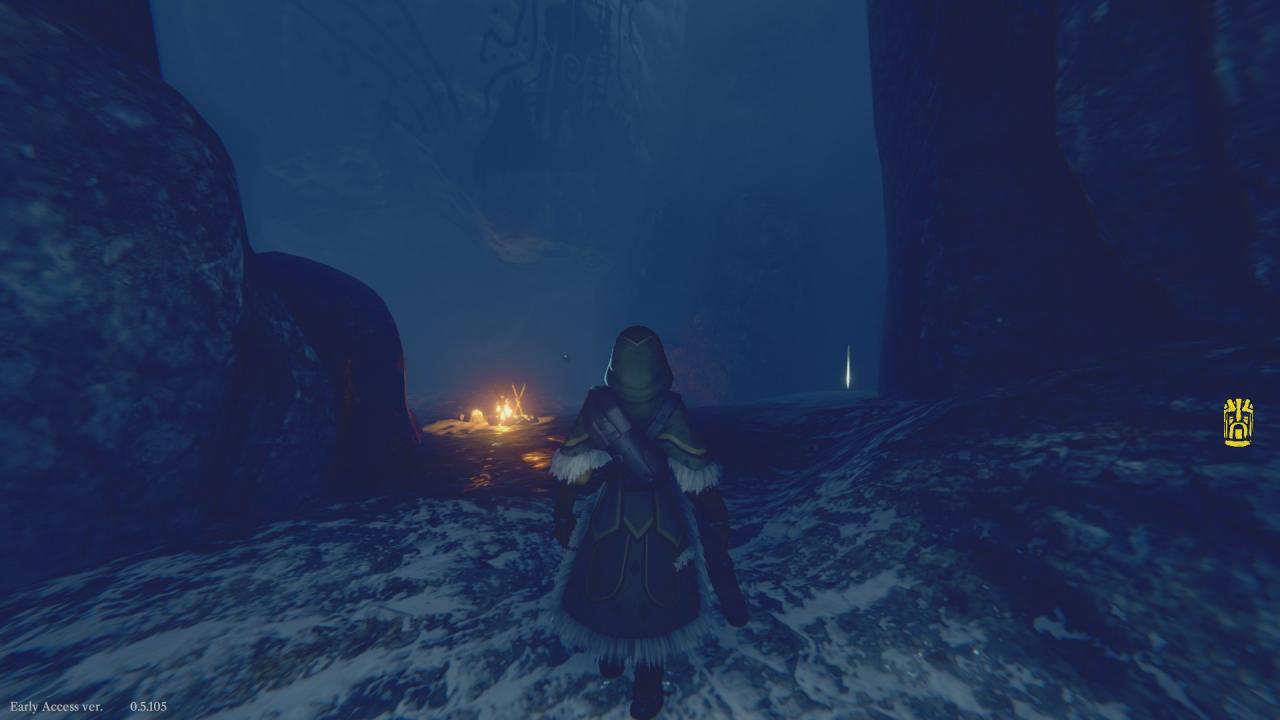This screenshot has width=1280, height=720.
Task: Click the yellow tiki mask icon
Action: [1238, 422]
